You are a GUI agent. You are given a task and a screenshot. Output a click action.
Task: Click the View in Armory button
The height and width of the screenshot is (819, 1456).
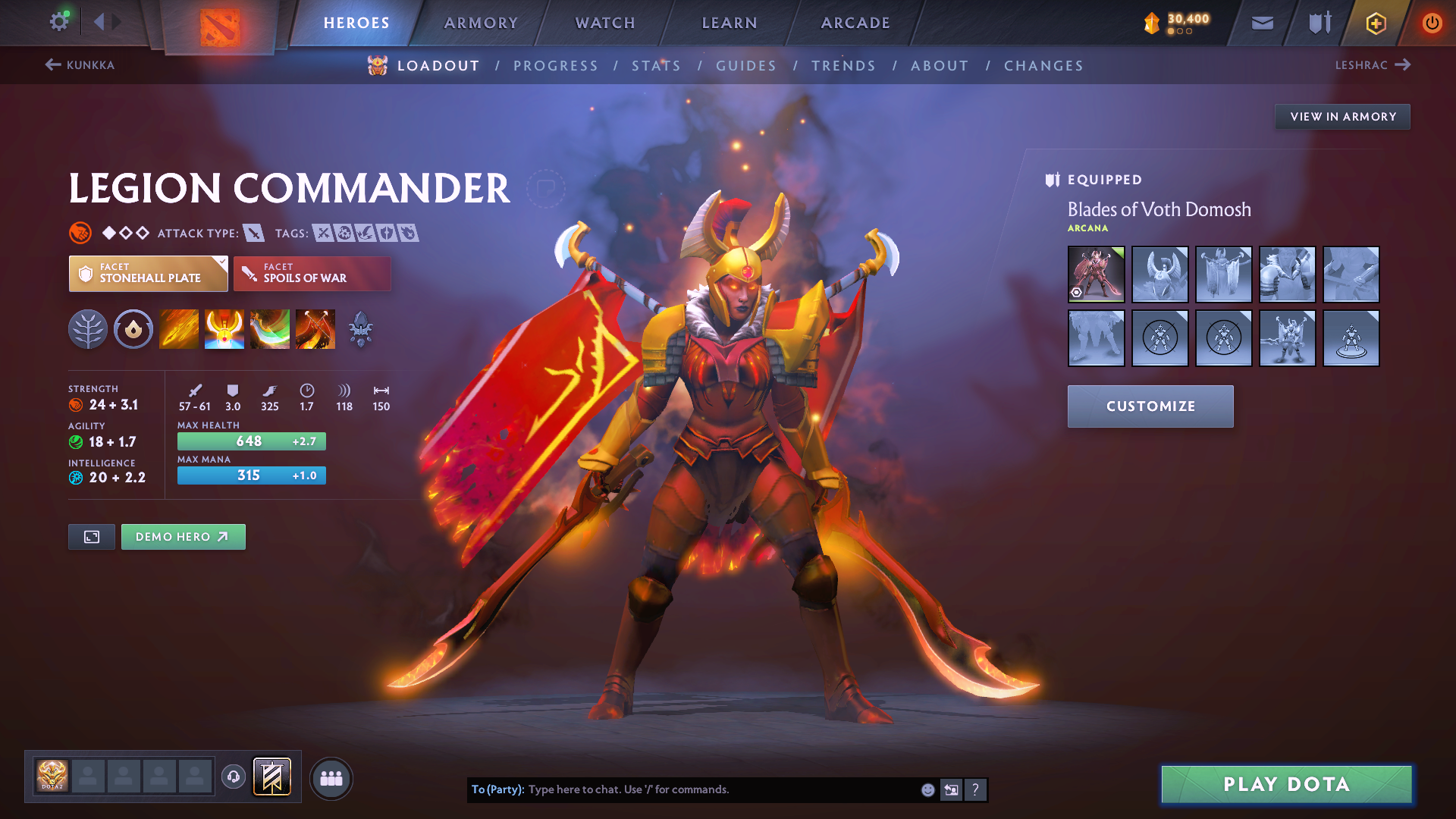[x=1342, y=117]
